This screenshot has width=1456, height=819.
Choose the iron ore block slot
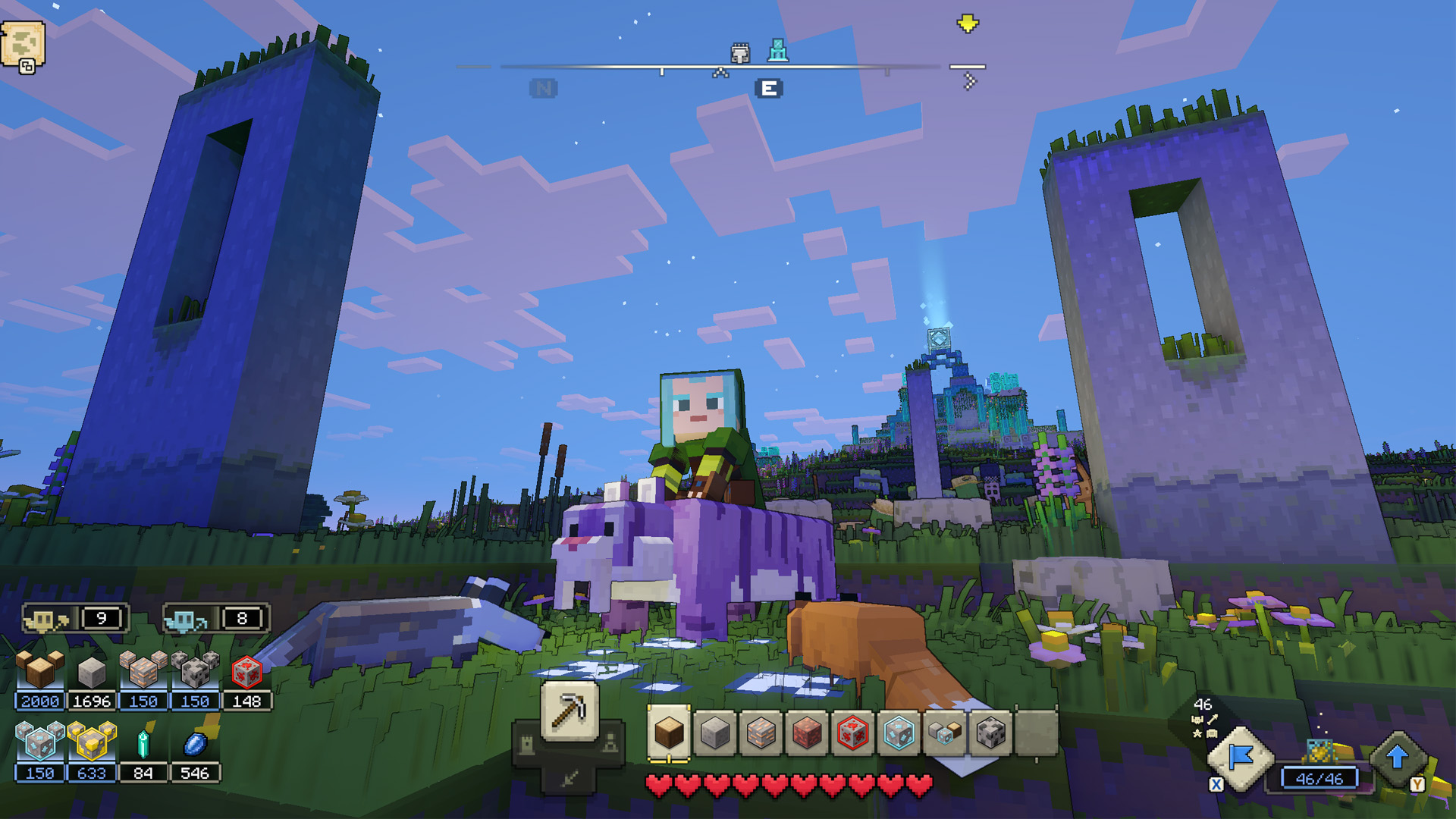coord(761,733)
